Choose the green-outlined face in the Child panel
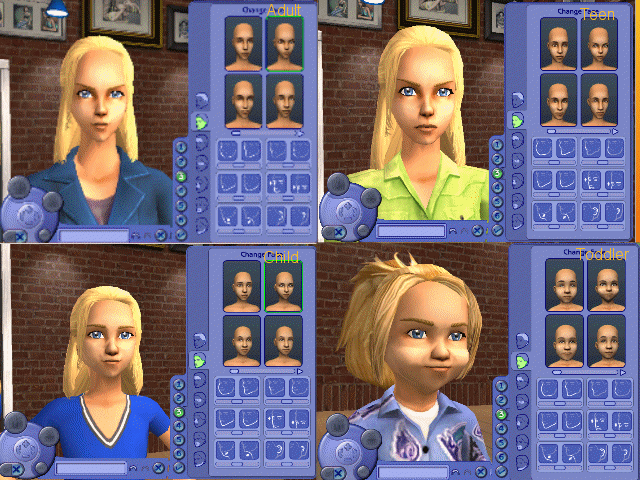This screenshot has width=640, height=480. (283, 285)
